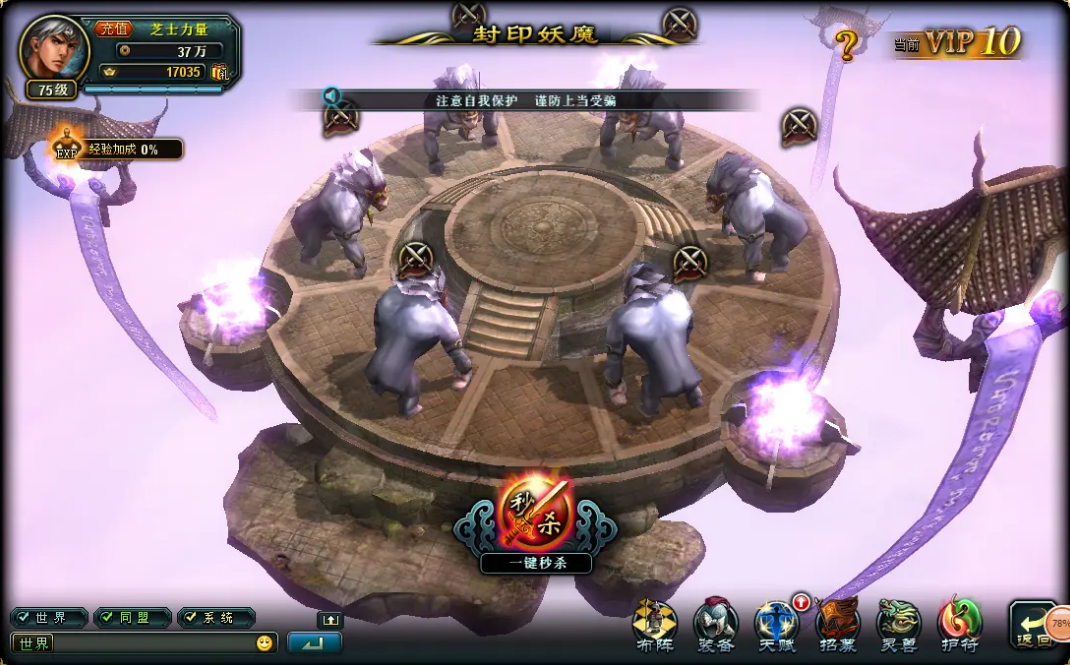Click the EXP 经验加成 bonus icon
The image size is (1070, 665).
tap(67, 148)
